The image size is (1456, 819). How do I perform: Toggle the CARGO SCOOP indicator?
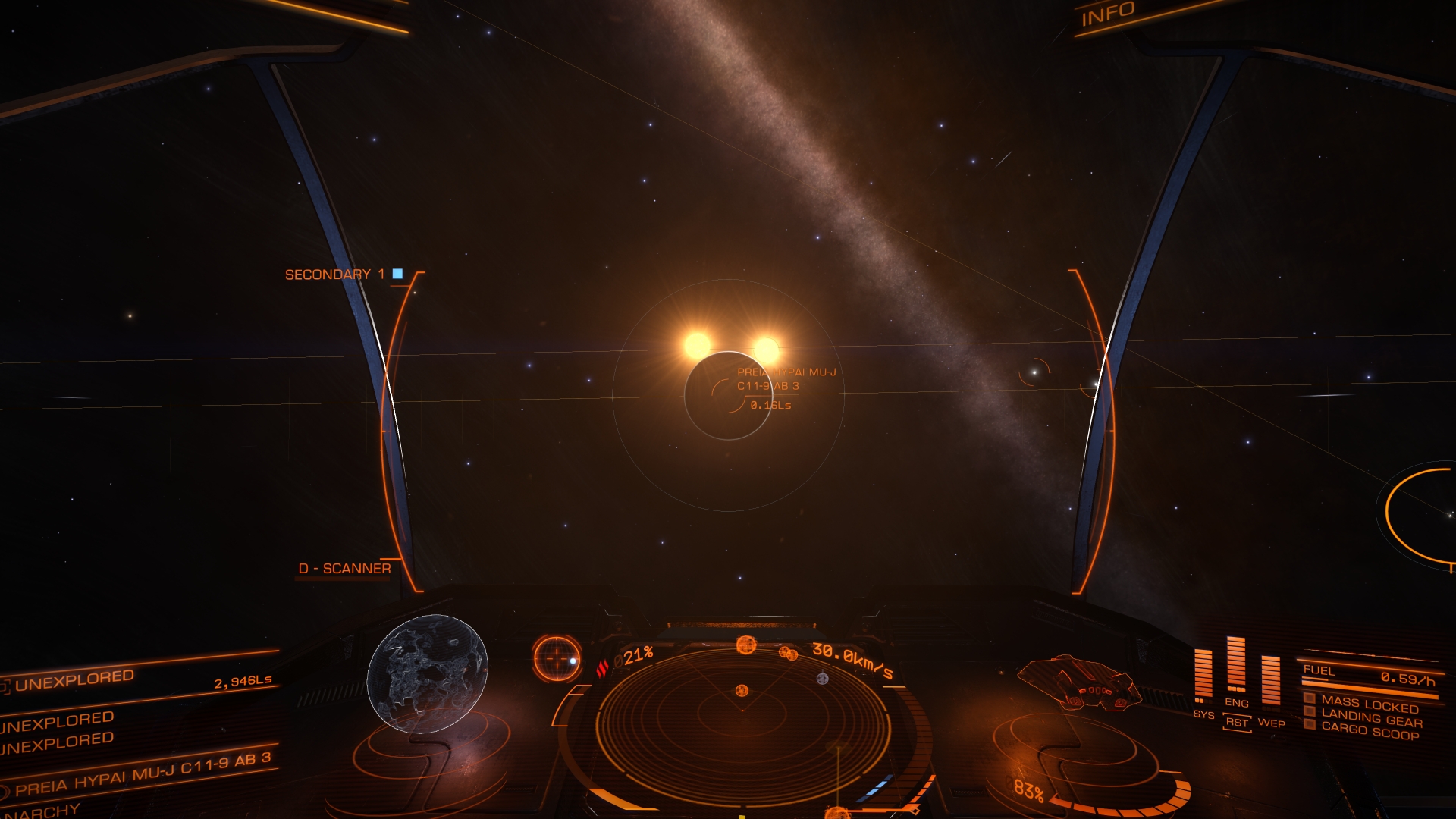click(x=1370, y=731)
